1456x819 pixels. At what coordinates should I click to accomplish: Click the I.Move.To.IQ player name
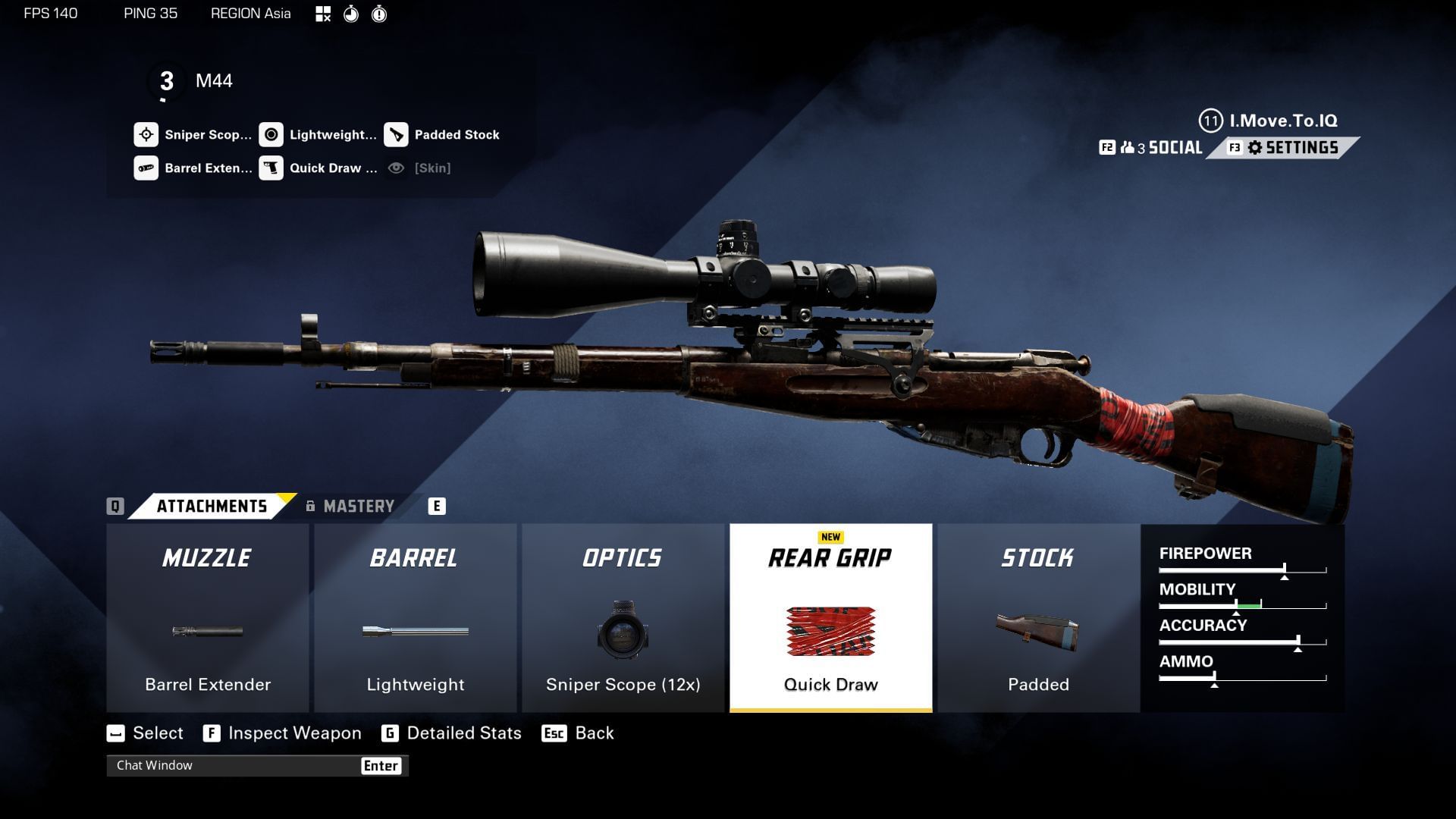click(x=1282, y=121)
